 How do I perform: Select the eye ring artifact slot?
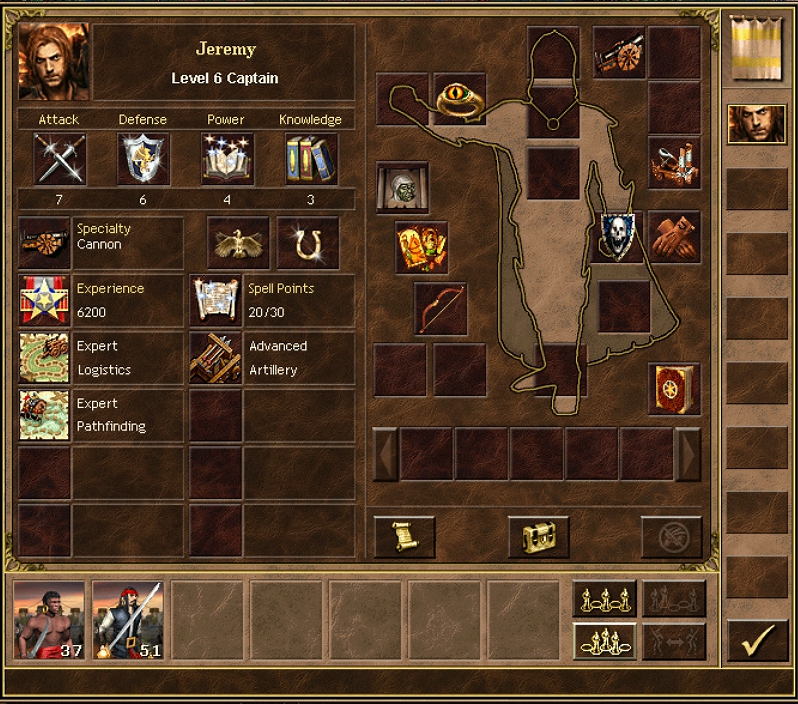[459, 98]
